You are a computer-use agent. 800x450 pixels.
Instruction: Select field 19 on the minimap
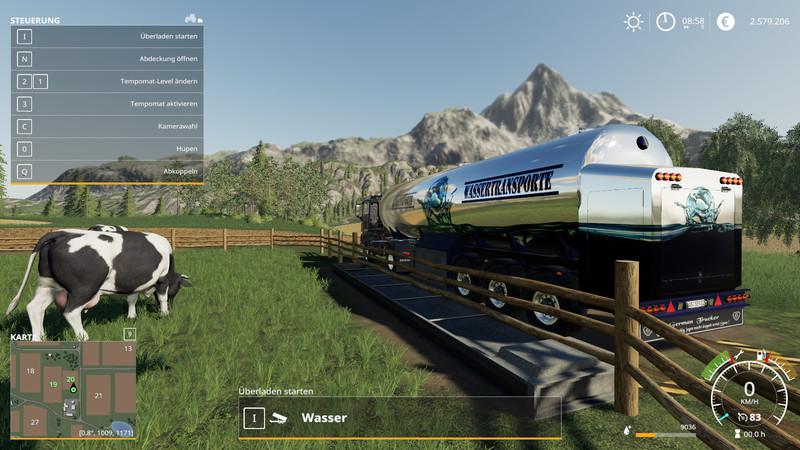coord(53,385)
